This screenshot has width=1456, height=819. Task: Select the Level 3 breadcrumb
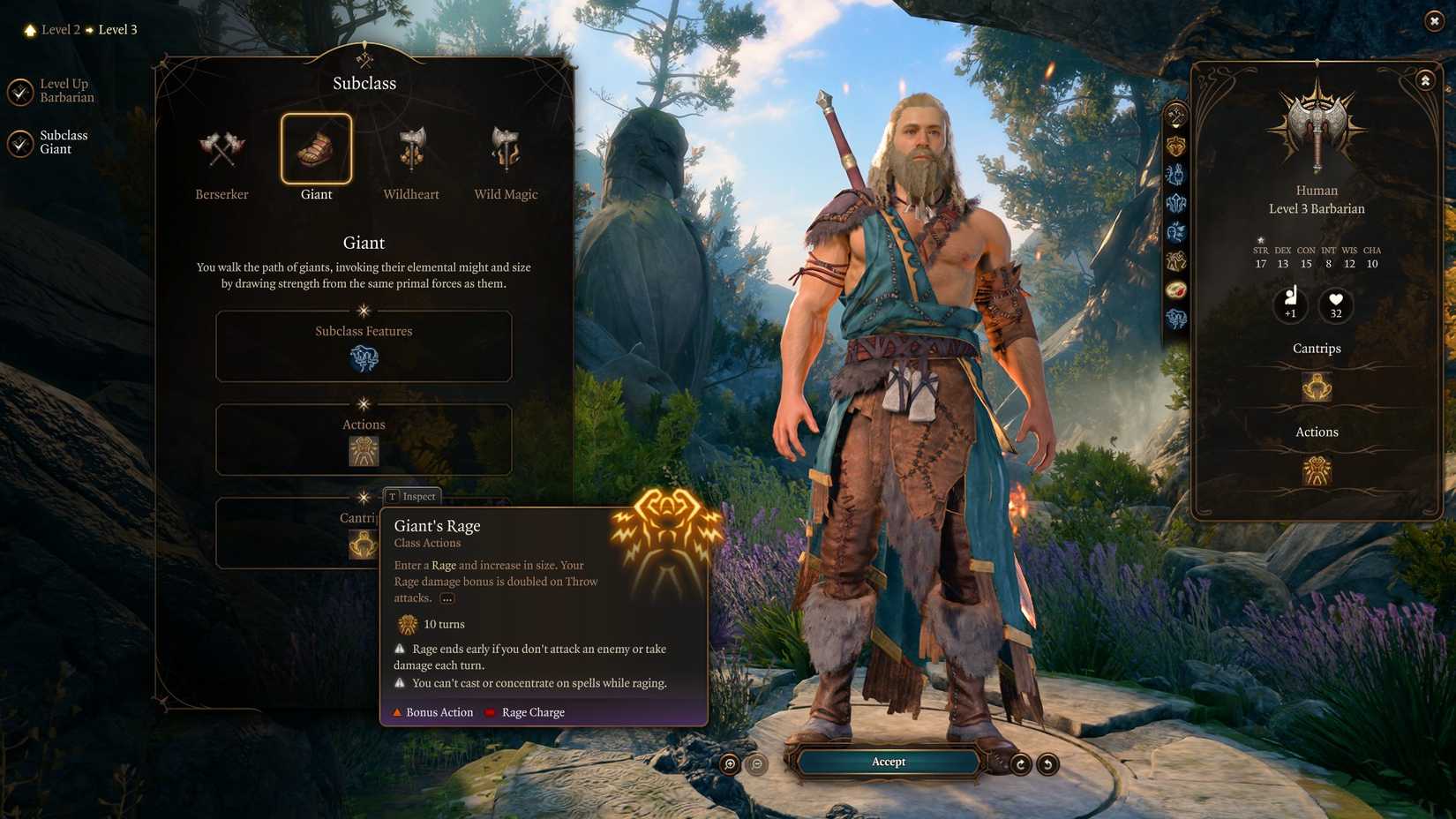tap(117, 29)
